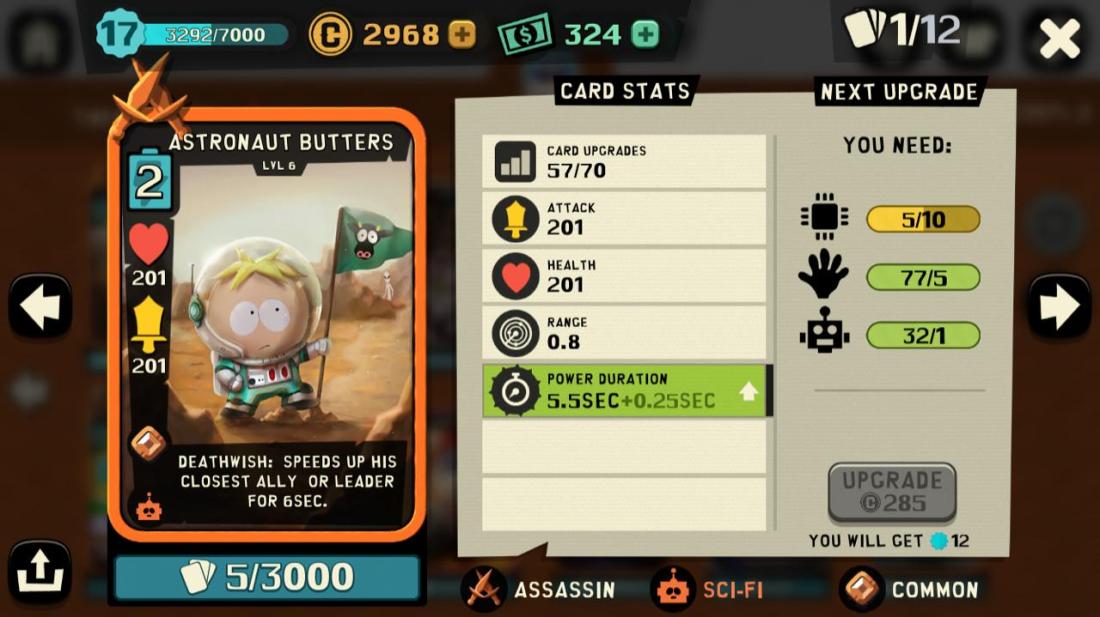The width and height of the screenshot is (1100, 617).
Task: Go to the previous card
Action: point(40,307)
